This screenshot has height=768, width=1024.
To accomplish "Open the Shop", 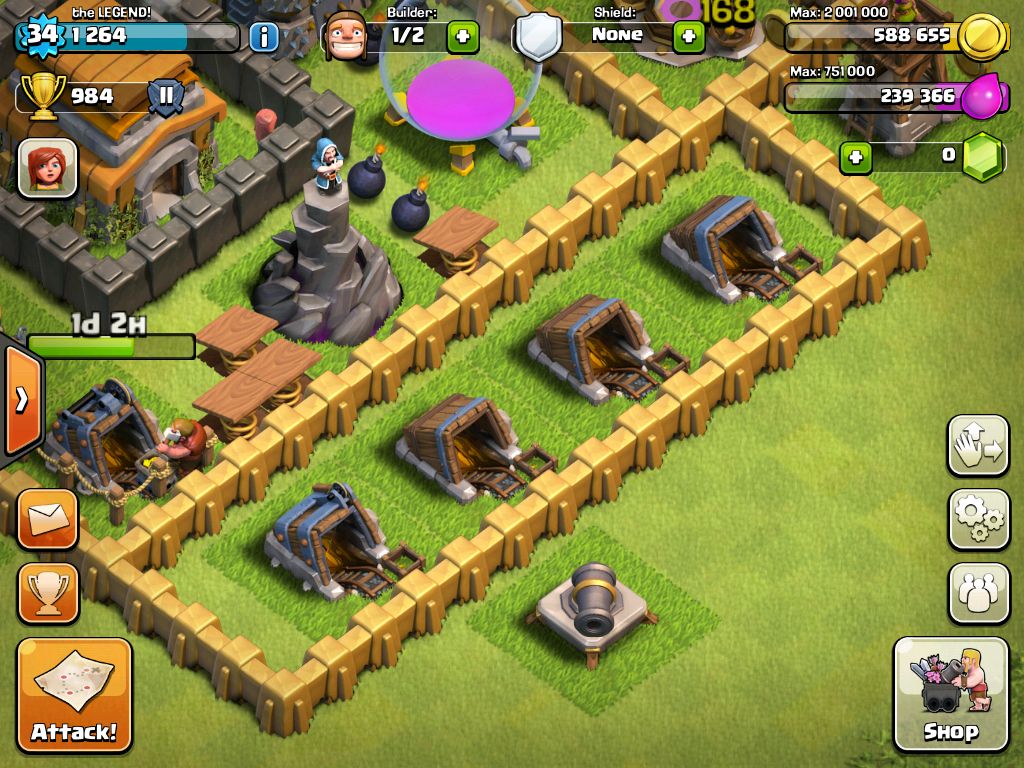I will point(950,693).
